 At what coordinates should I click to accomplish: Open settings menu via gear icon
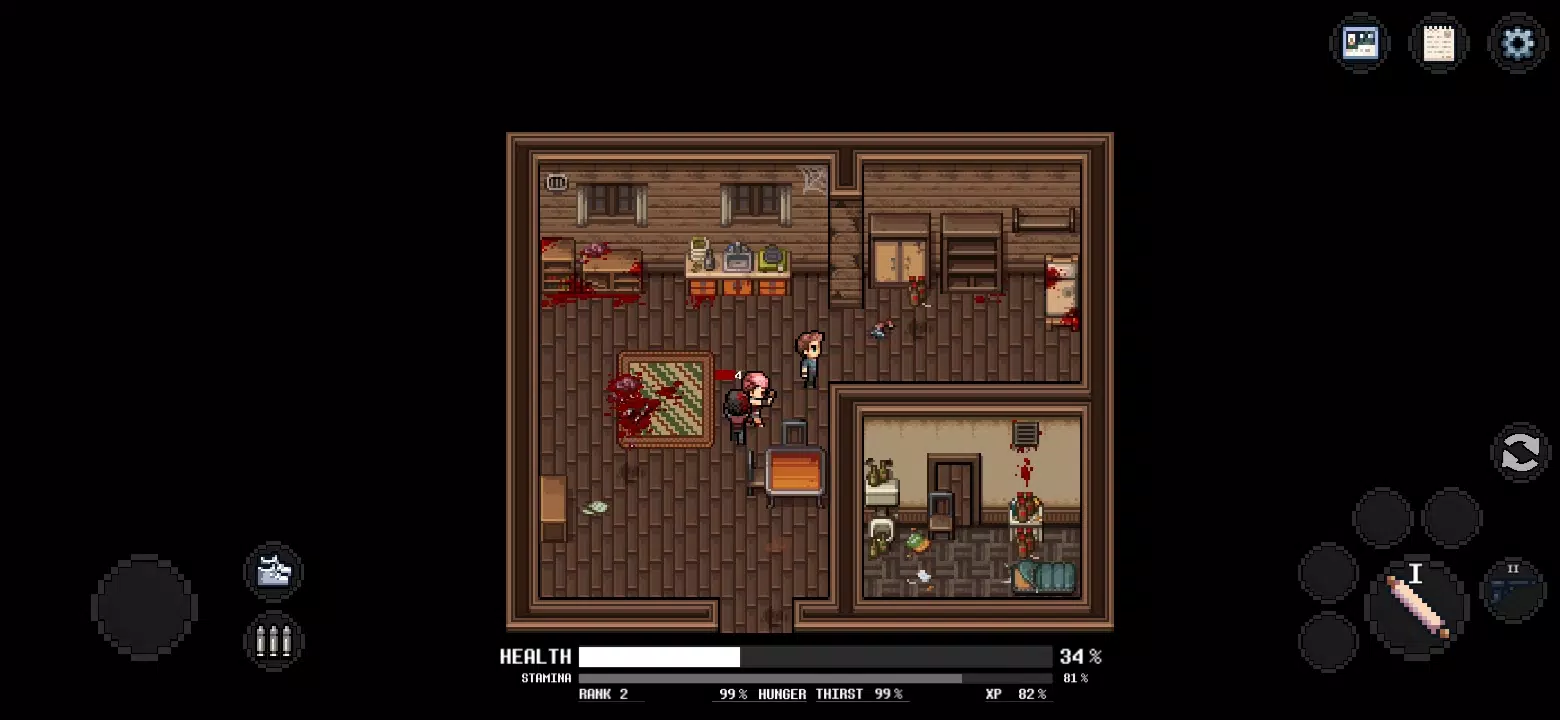pos(1517,43)
